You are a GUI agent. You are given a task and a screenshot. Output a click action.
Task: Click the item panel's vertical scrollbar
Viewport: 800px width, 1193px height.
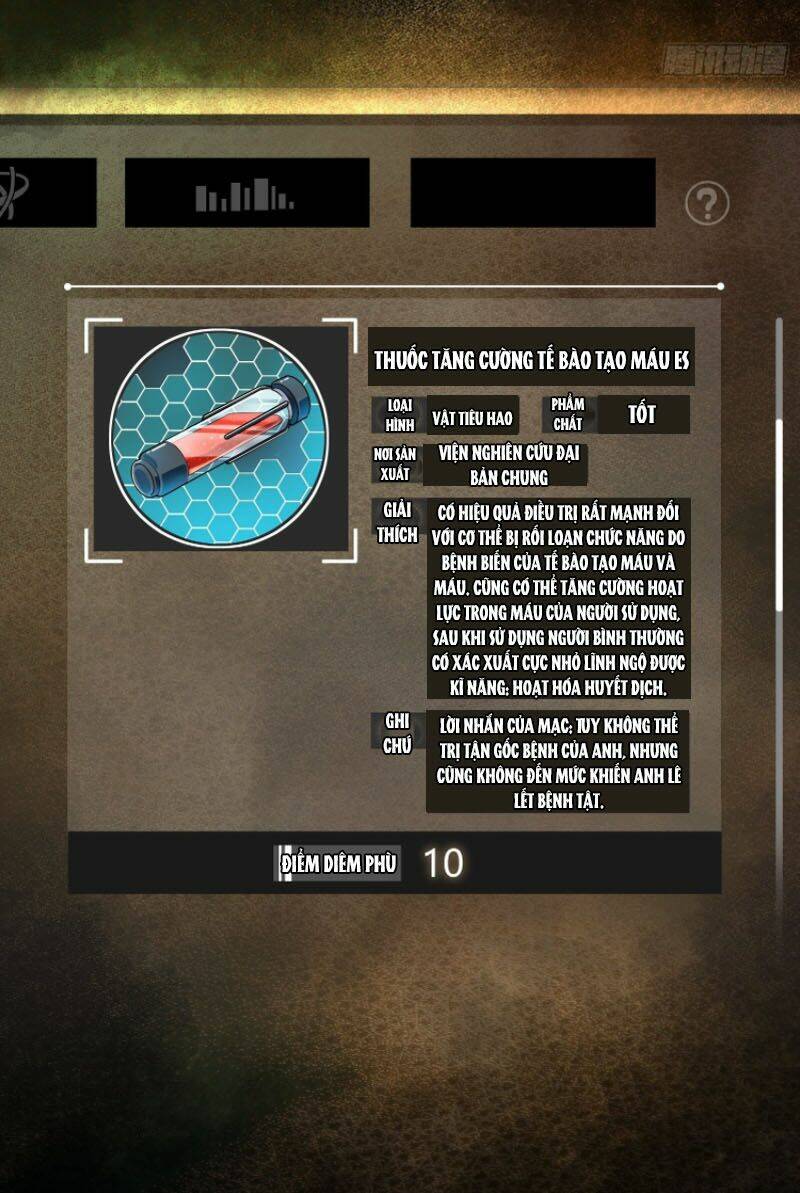pyautogui.click(x=780, y=514)
